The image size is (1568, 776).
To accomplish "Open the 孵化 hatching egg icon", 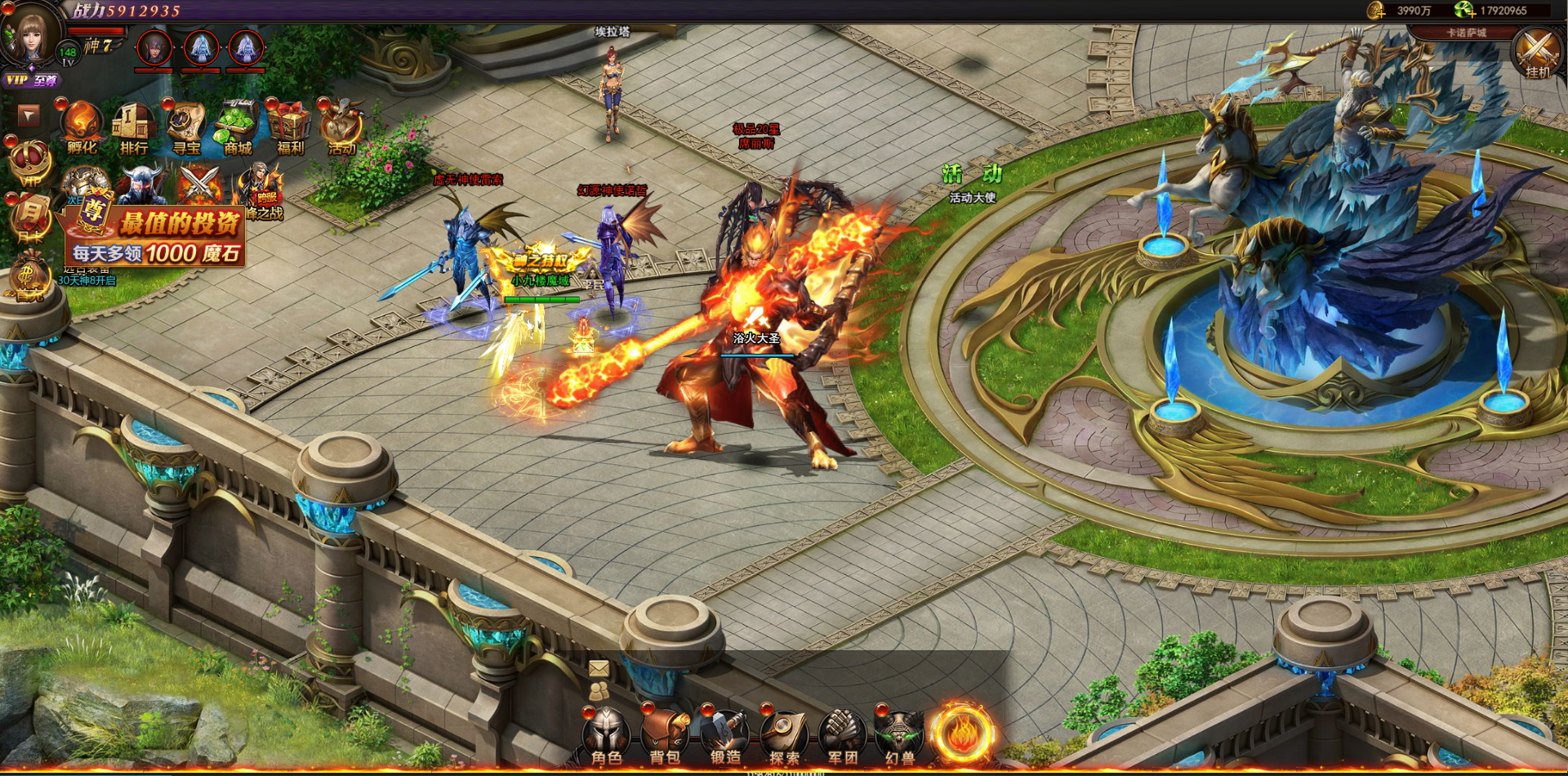I will 82,127.
